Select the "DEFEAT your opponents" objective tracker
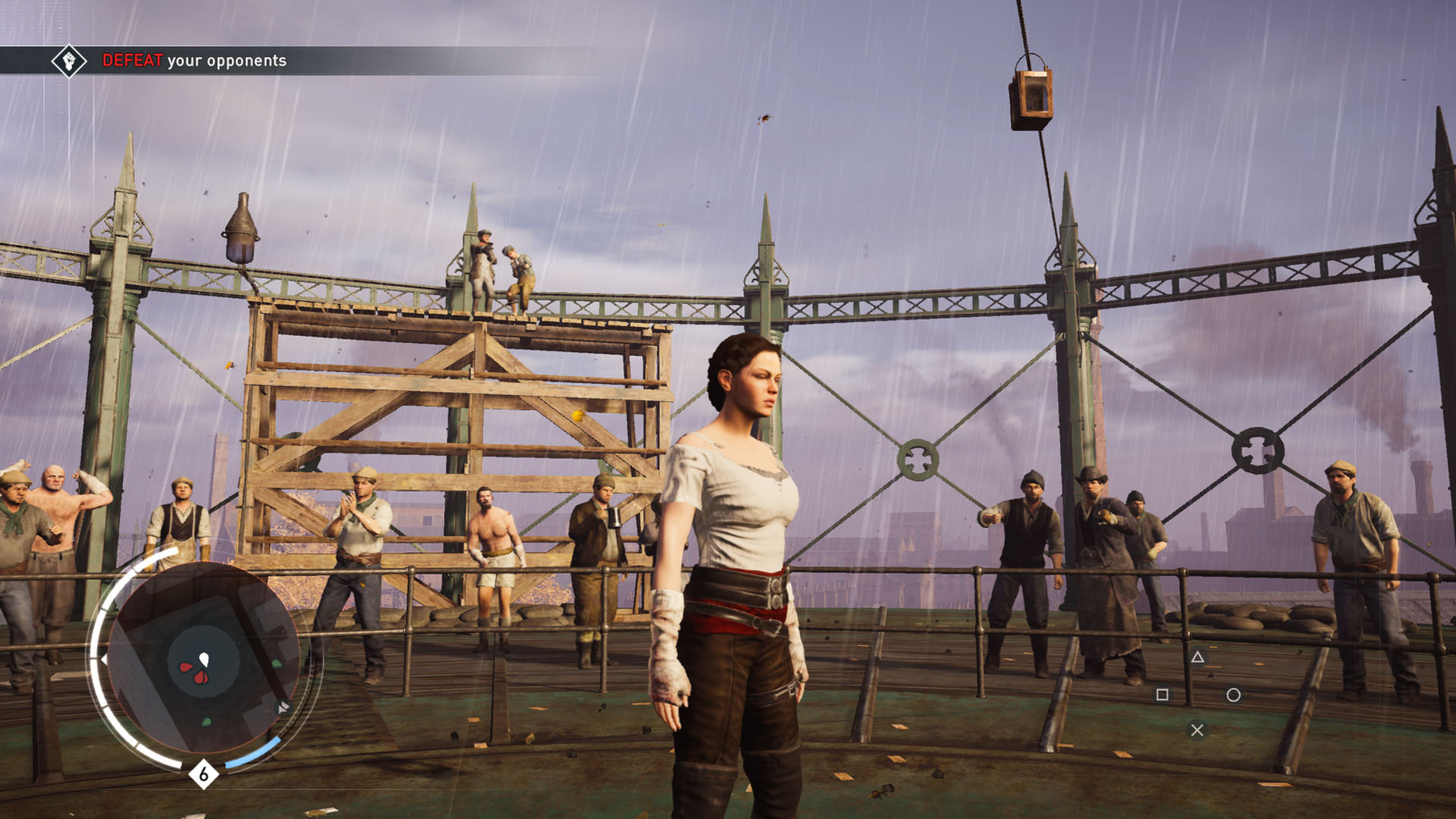The width and height of the screenshot is (1456, 819). [194, 61]
